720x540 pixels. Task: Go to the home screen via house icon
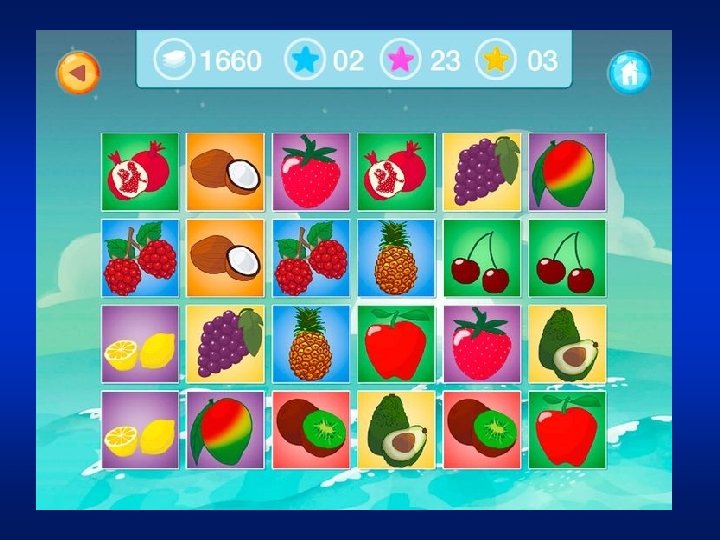629,72
